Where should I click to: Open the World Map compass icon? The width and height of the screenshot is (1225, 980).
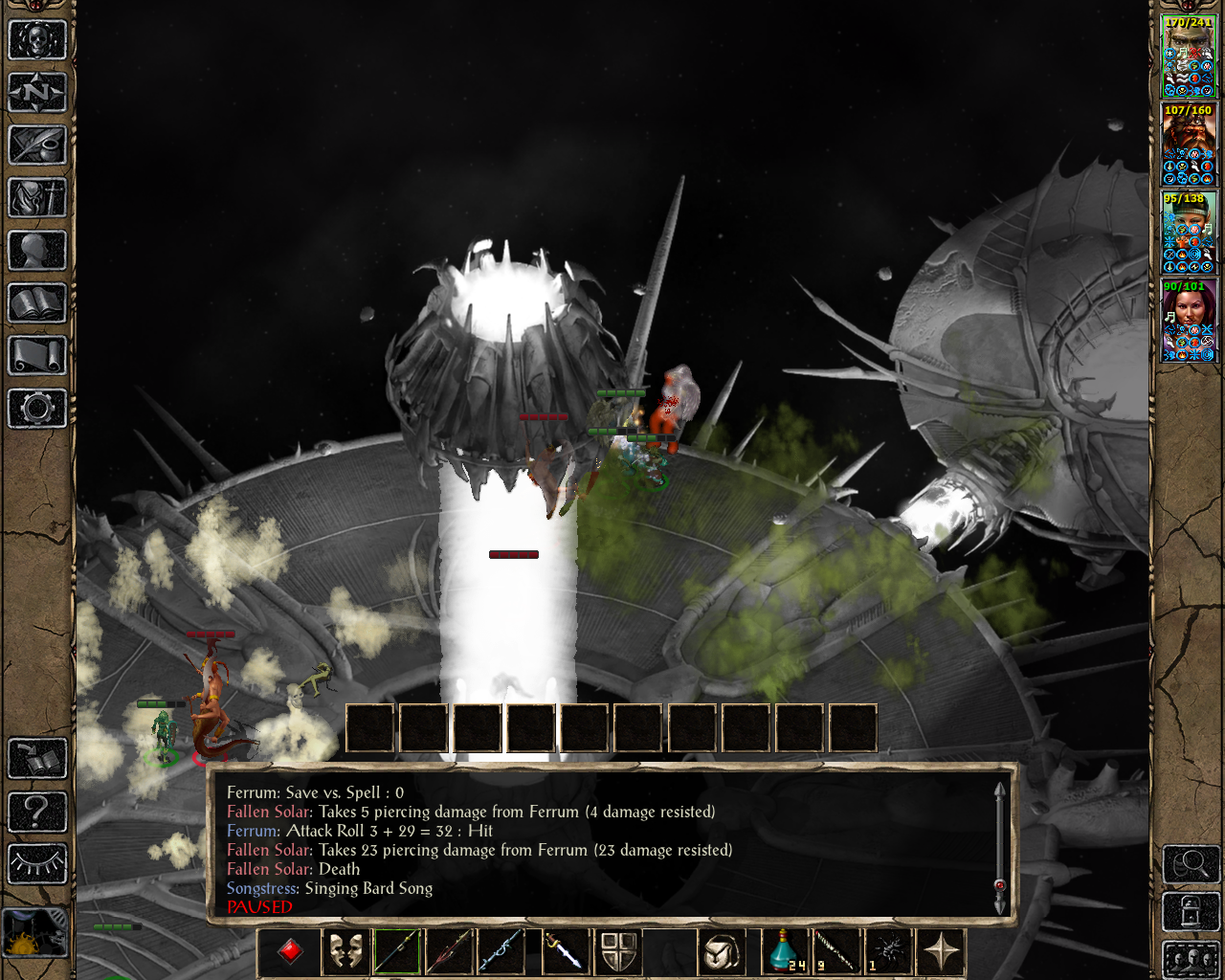click(36, 93)
